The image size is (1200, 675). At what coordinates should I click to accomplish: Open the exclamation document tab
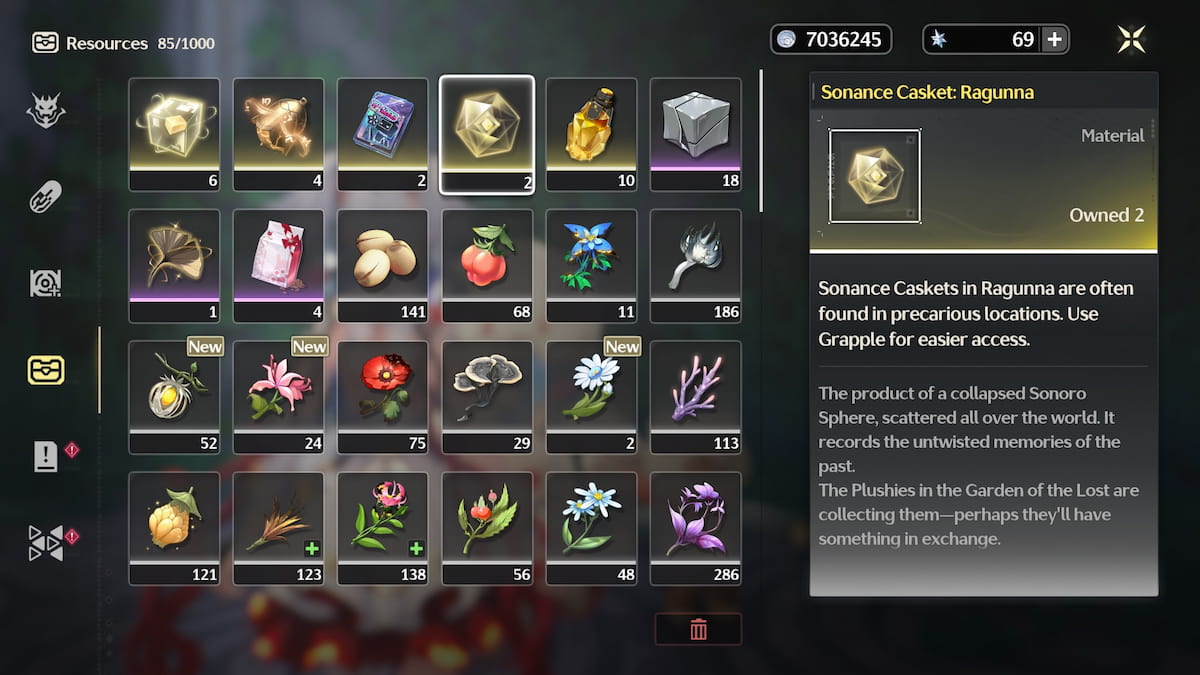coord(46,457)
